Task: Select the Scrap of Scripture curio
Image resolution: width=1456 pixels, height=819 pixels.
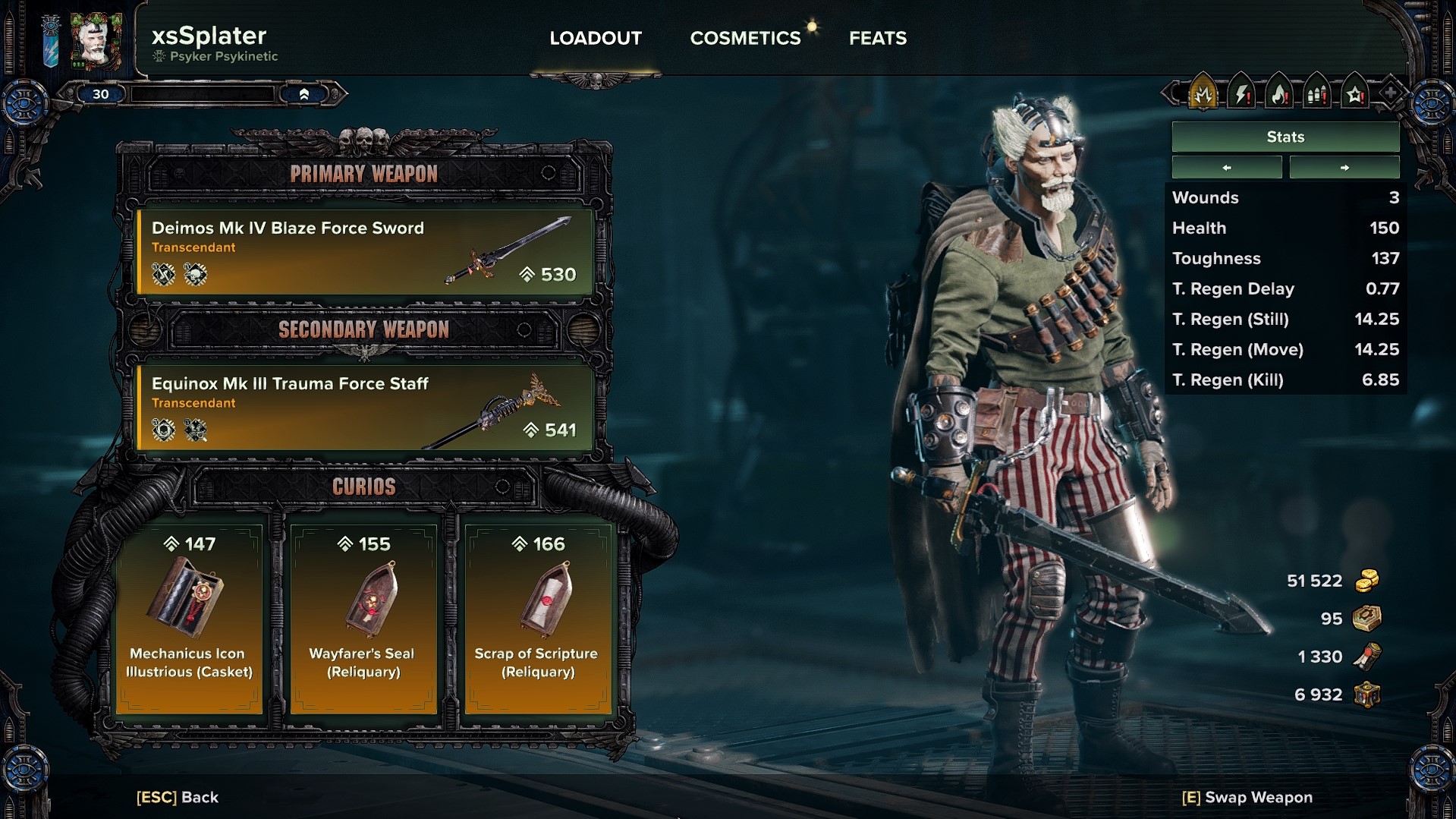Action: [538, 619]
